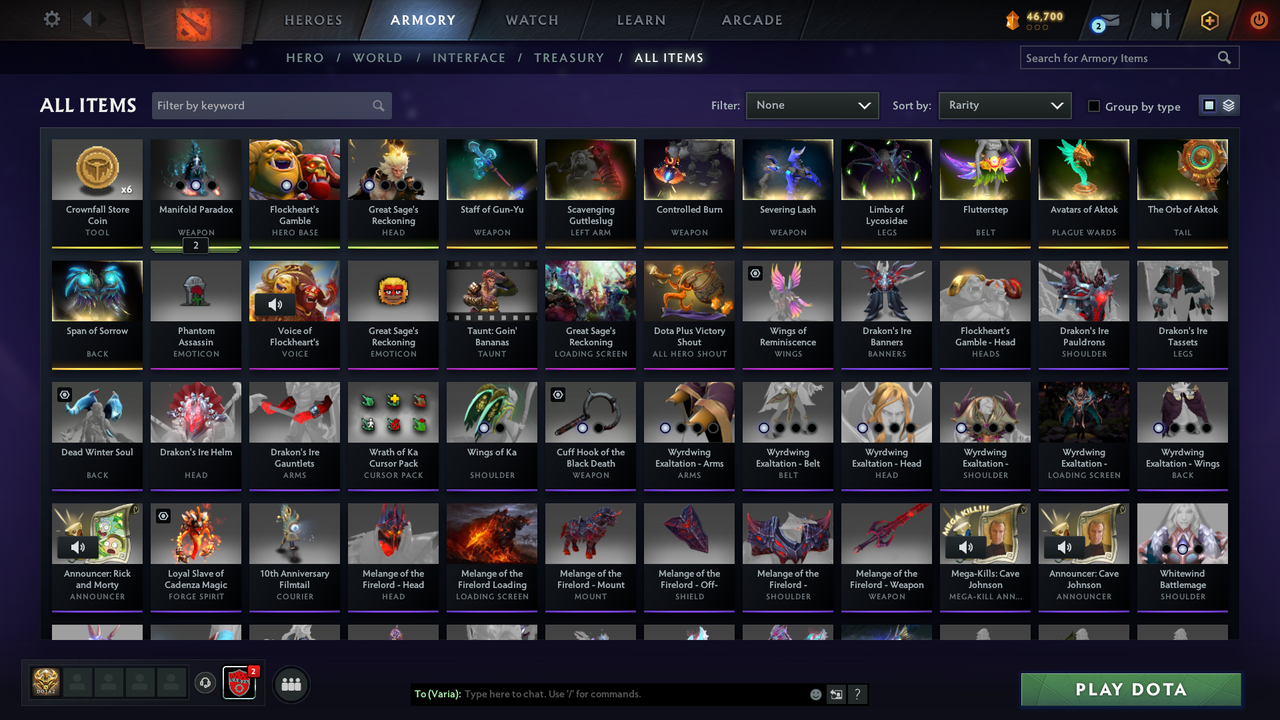
Task: Open the Dota Plus hexagon icon
Action: [1209, 19]
